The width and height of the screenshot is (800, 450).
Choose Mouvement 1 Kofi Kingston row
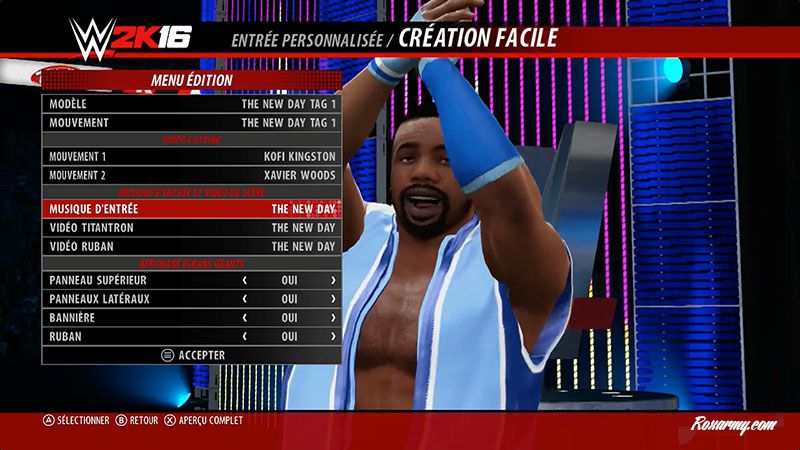click(191, 157)
